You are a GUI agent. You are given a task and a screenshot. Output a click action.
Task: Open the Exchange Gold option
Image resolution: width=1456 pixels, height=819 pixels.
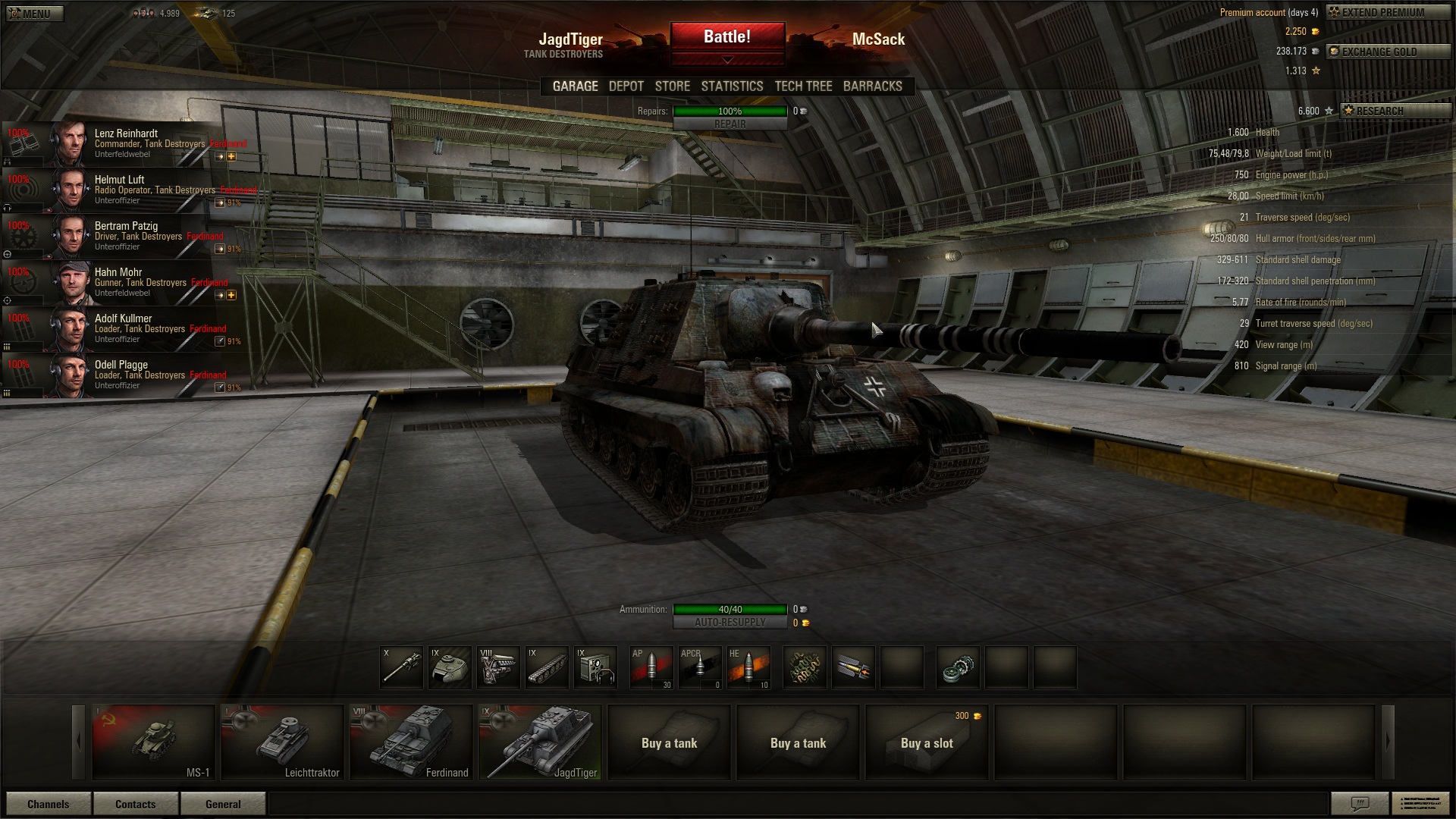click(x=1387, y=52)
